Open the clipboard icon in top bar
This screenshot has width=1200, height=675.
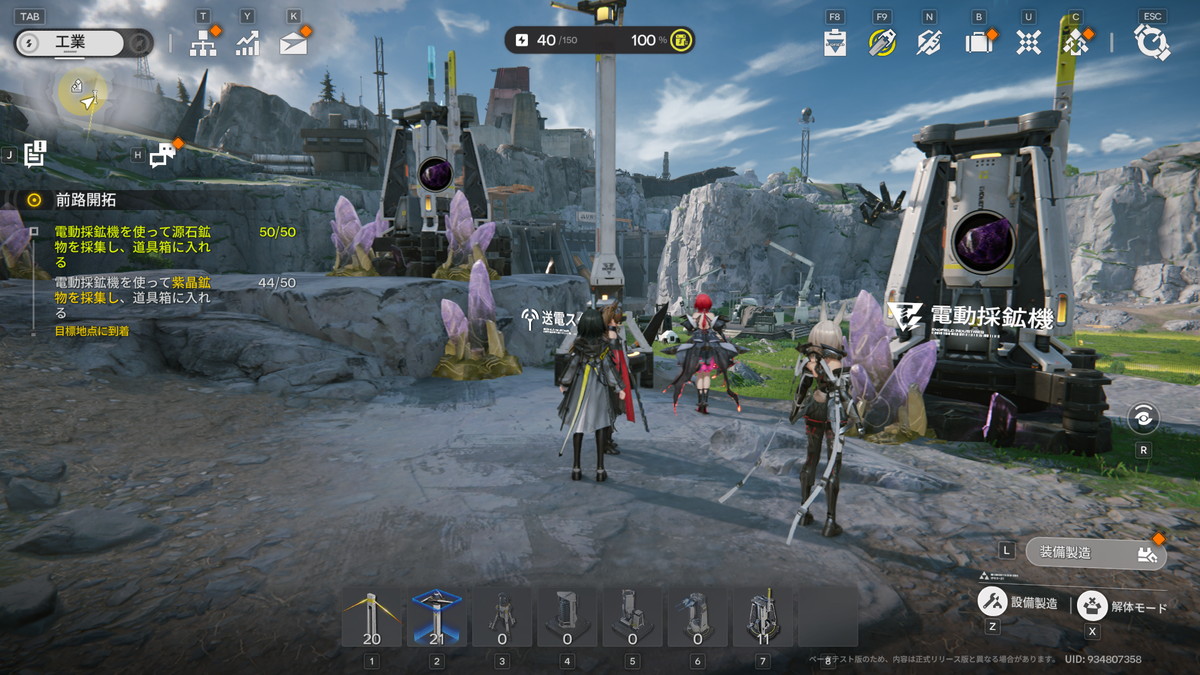tap(835, 43)
